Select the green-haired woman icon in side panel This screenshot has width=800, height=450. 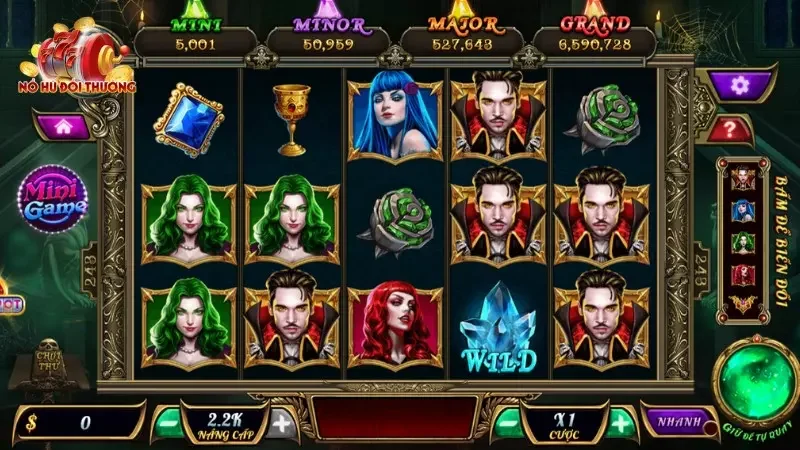(743, 244)
